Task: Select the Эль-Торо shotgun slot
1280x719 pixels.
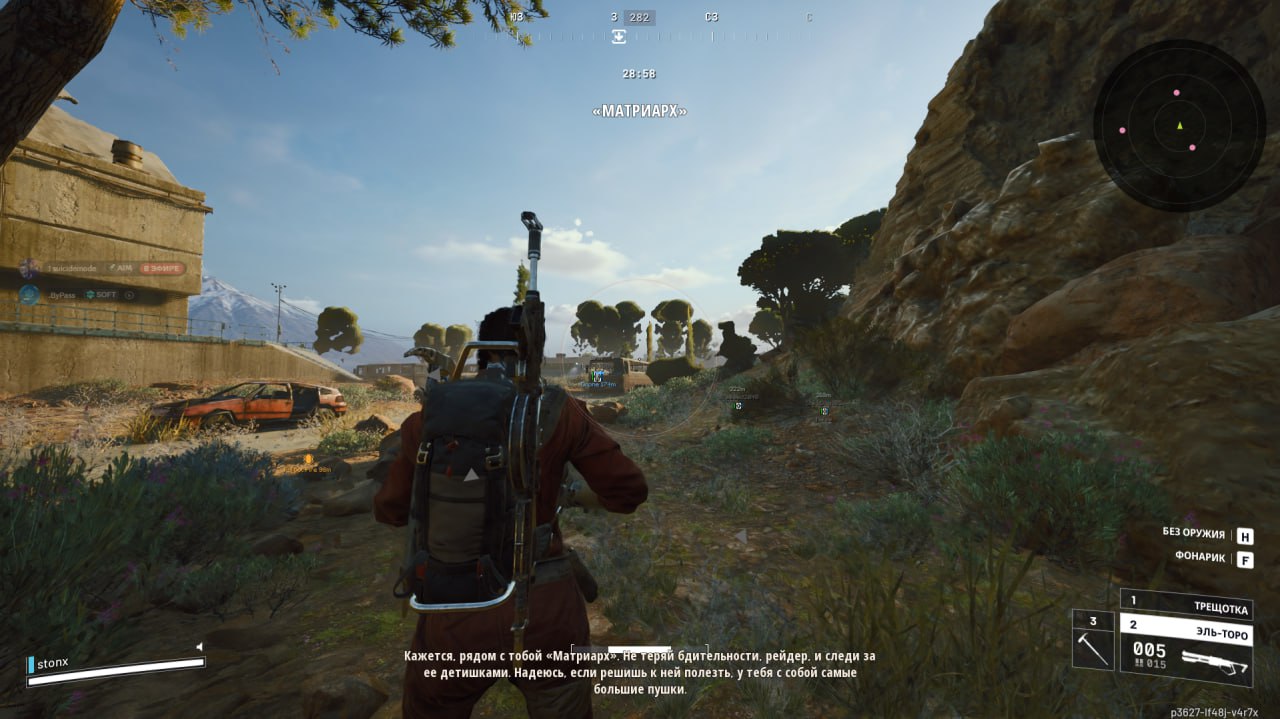Action: coord(1185,648)
